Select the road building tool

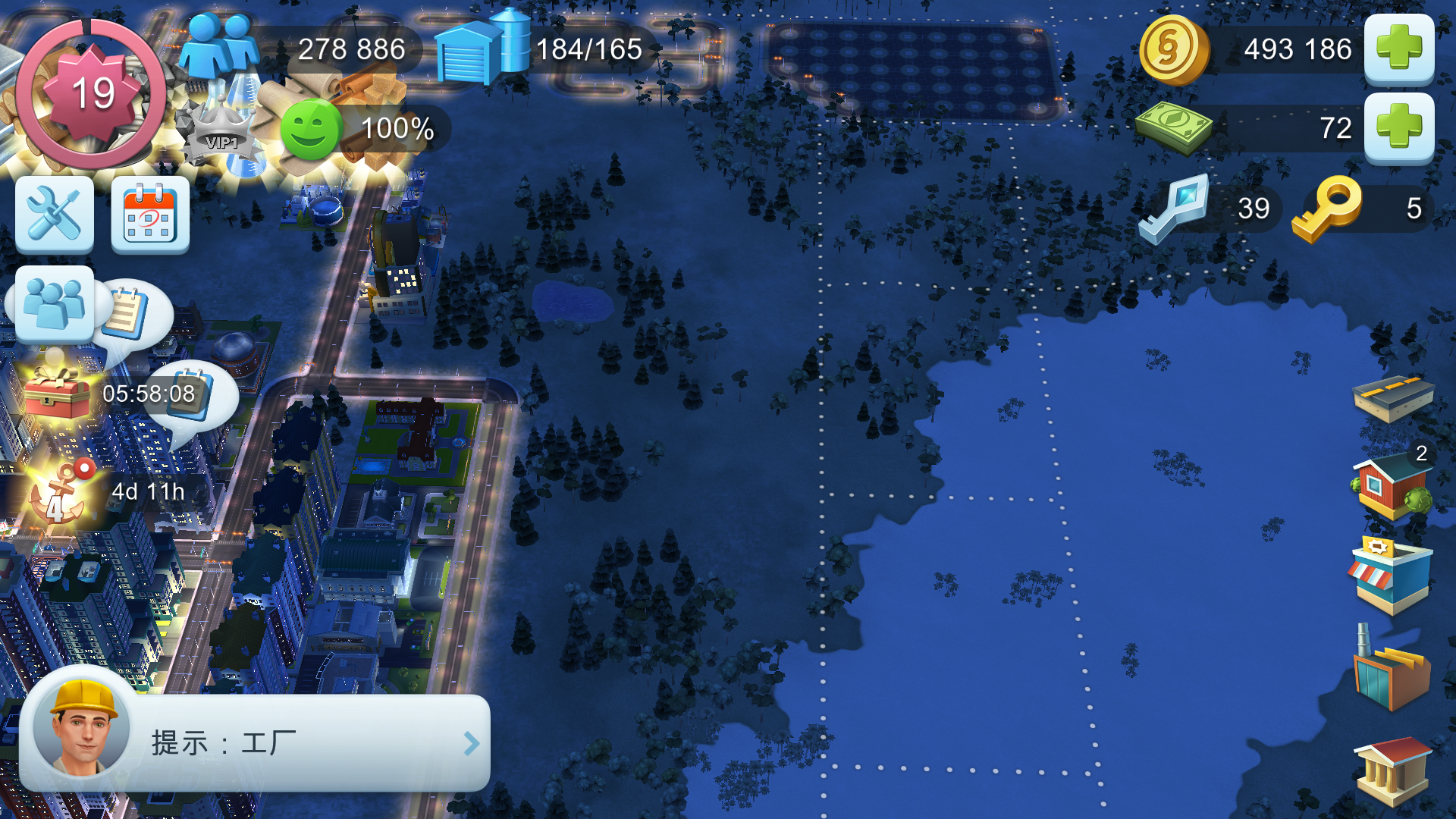[x=1392, y=397]
